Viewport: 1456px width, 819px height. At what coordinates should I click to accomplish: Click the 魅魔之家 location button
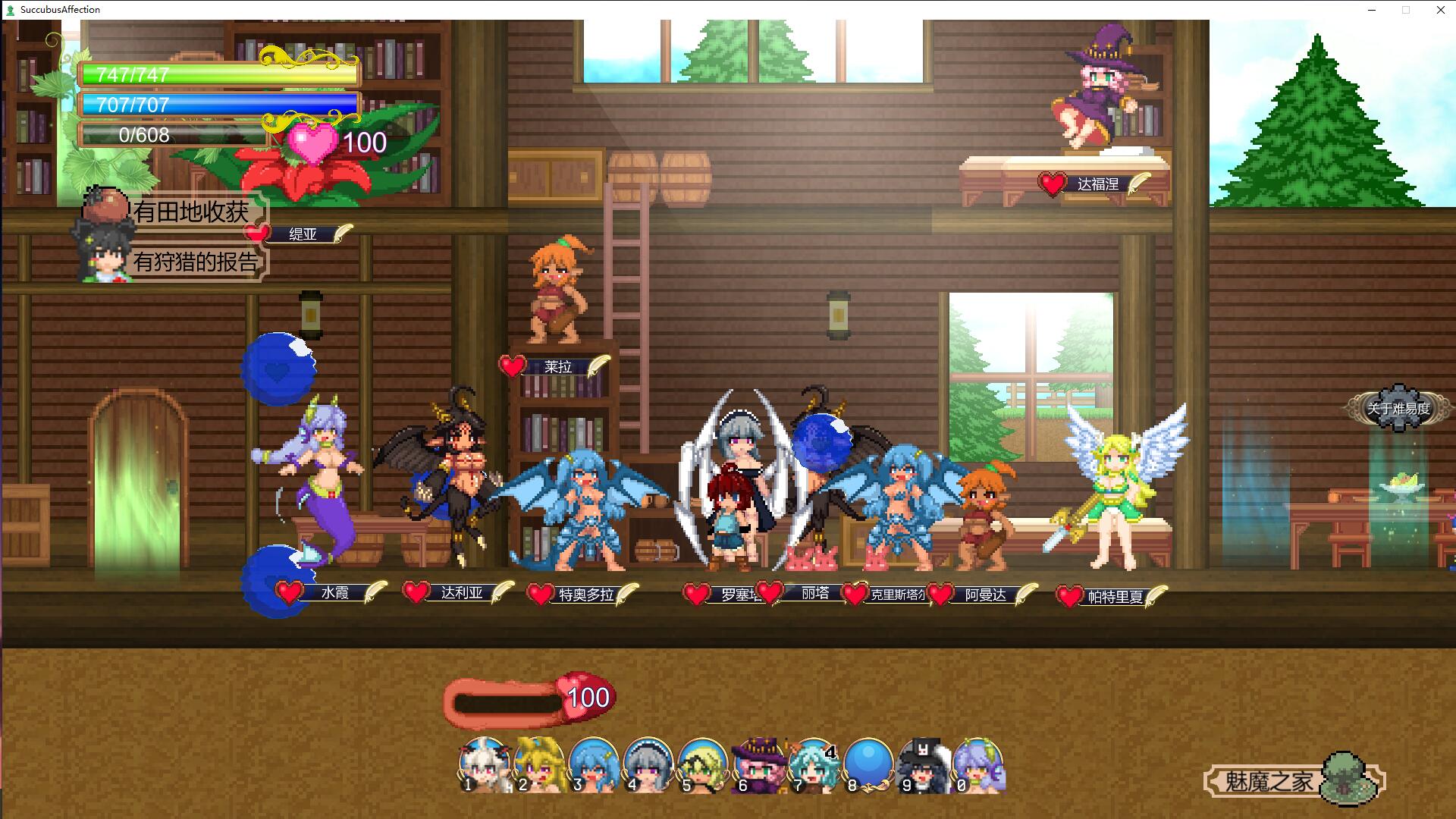pyautogui.click(x=1269, y=781)
